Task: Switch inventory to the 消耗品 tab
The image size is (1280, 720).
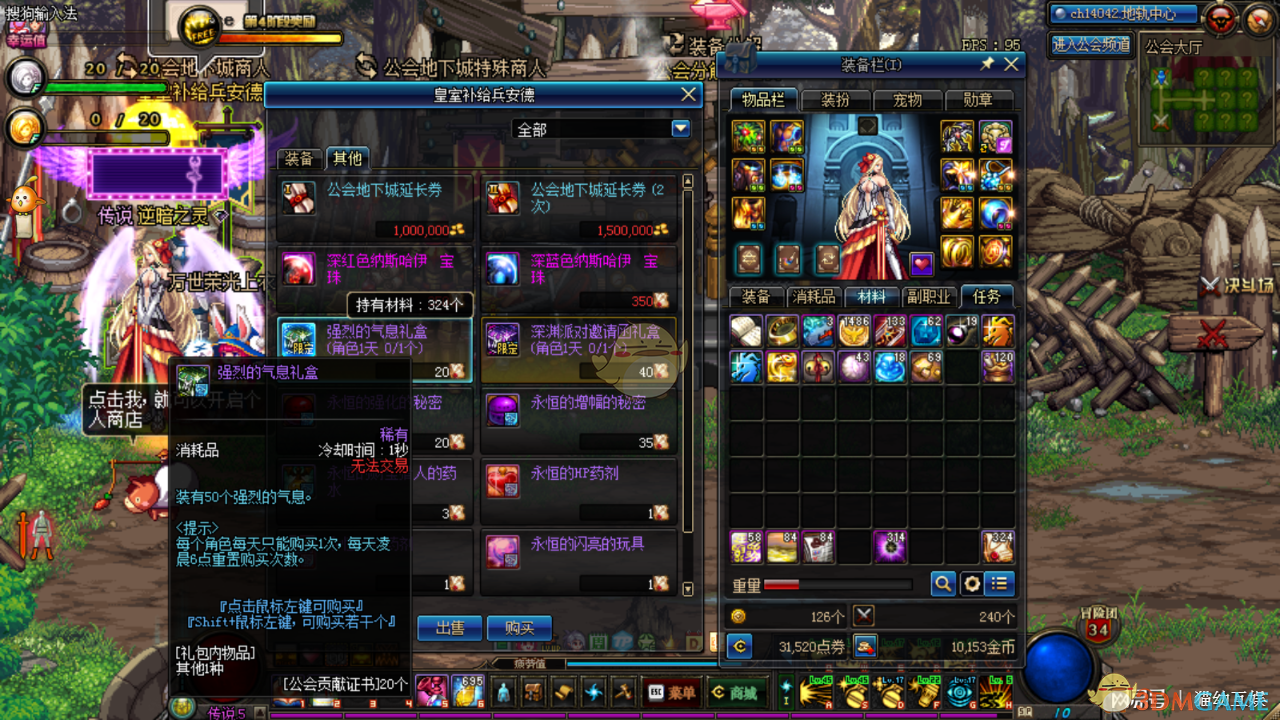Action: [813, 297]
